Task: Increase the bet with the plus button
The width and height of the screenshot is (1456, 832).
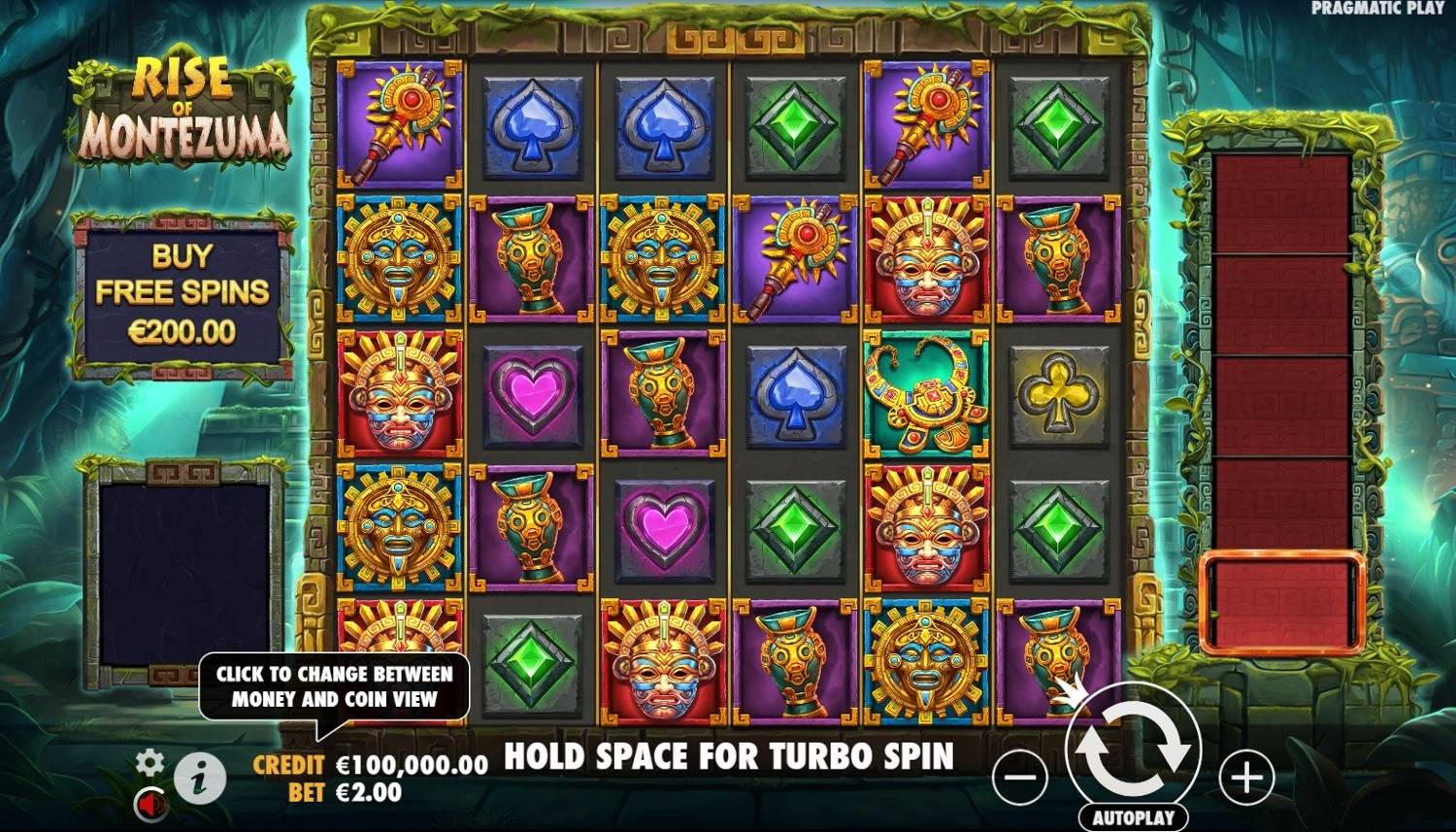Action: [x=1246, y=777]
